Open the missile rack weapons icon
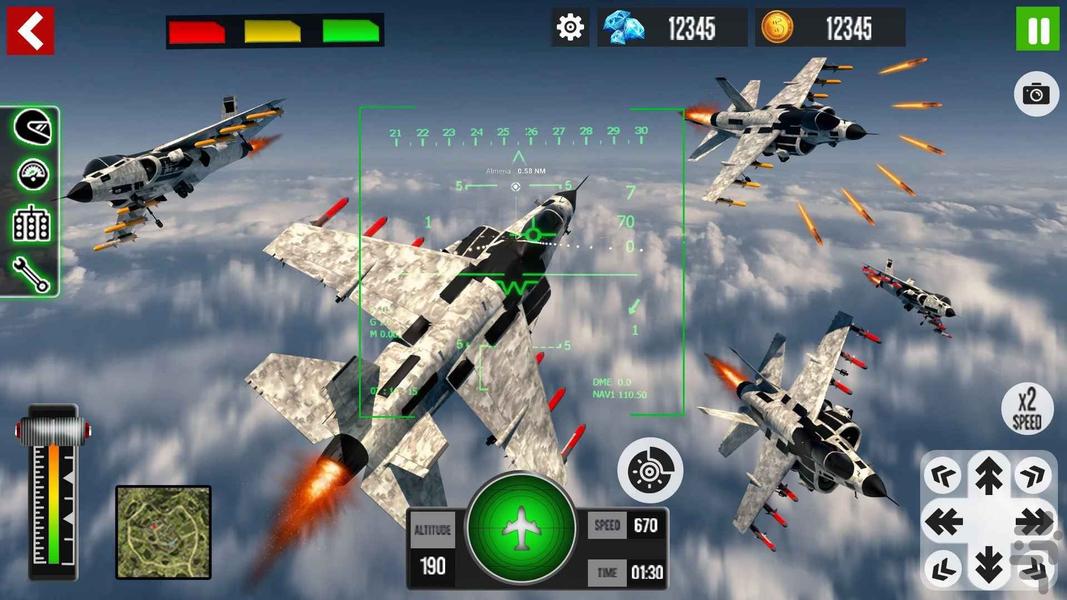Viewport: 1067px width, 600px height. pos(32,223)
